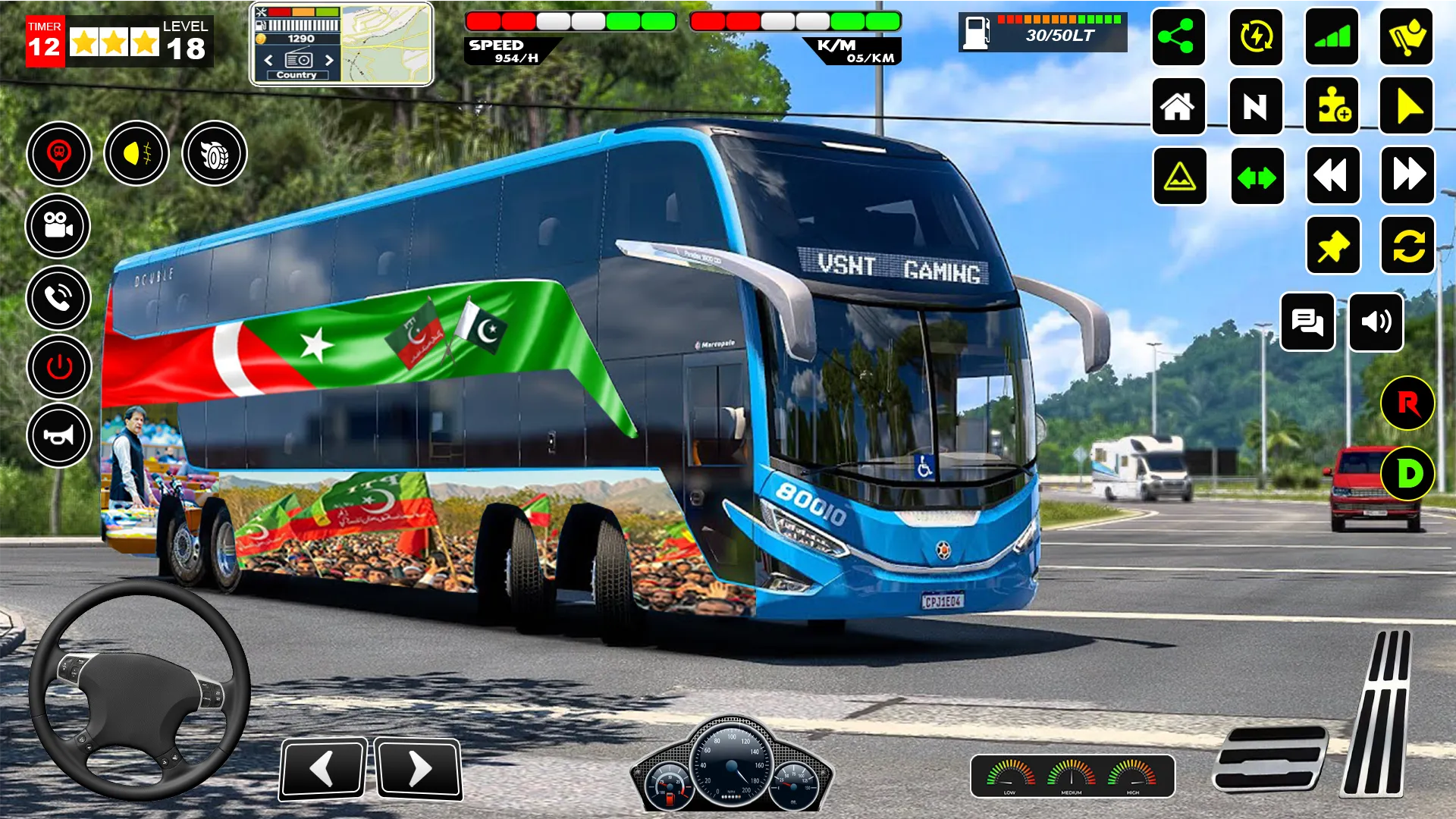Select the neutral N gear button

(x=1255, y=106)
